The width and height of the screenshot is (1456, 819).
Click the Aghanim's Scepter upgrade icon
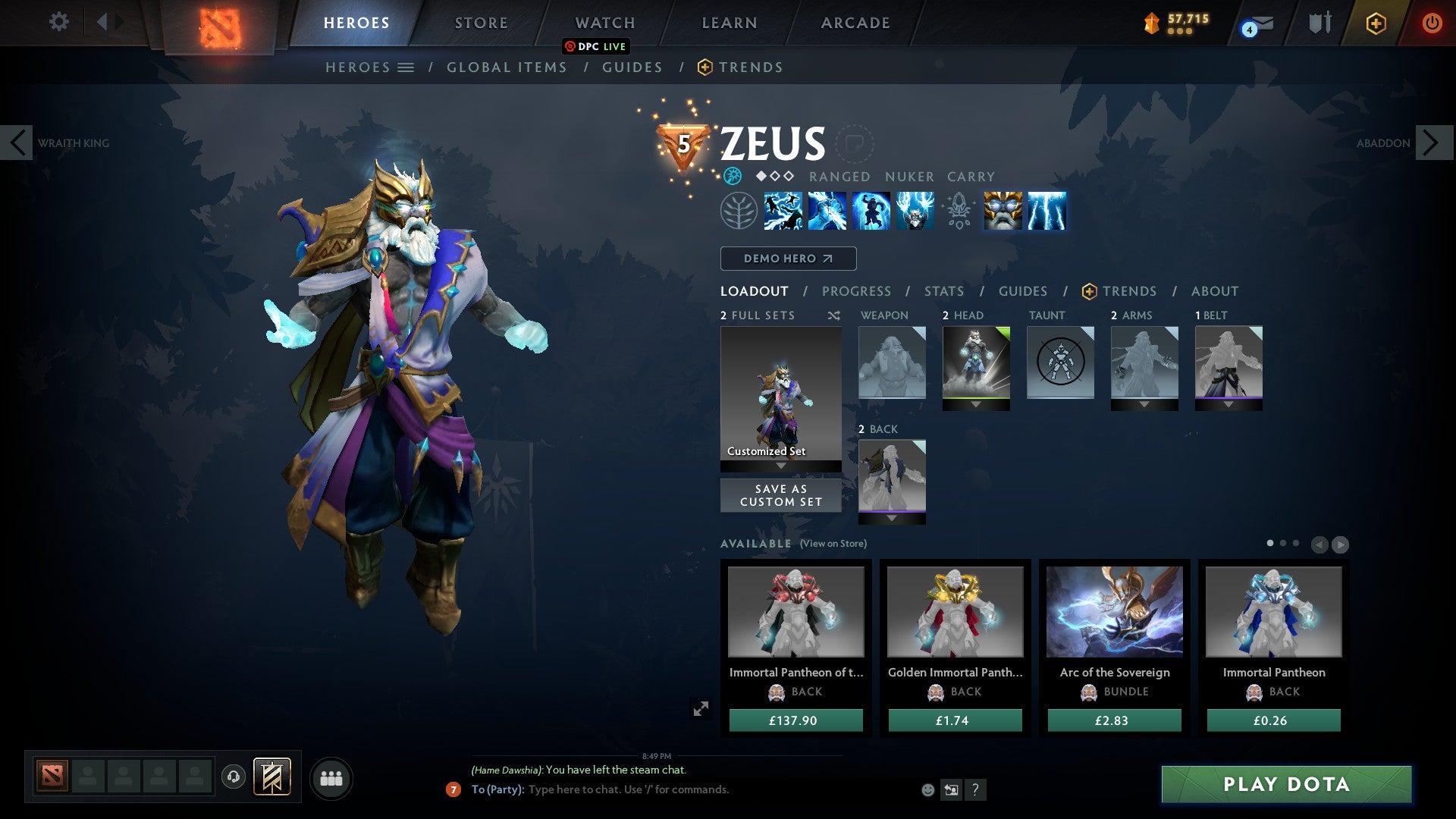click(x=957, y=212)
